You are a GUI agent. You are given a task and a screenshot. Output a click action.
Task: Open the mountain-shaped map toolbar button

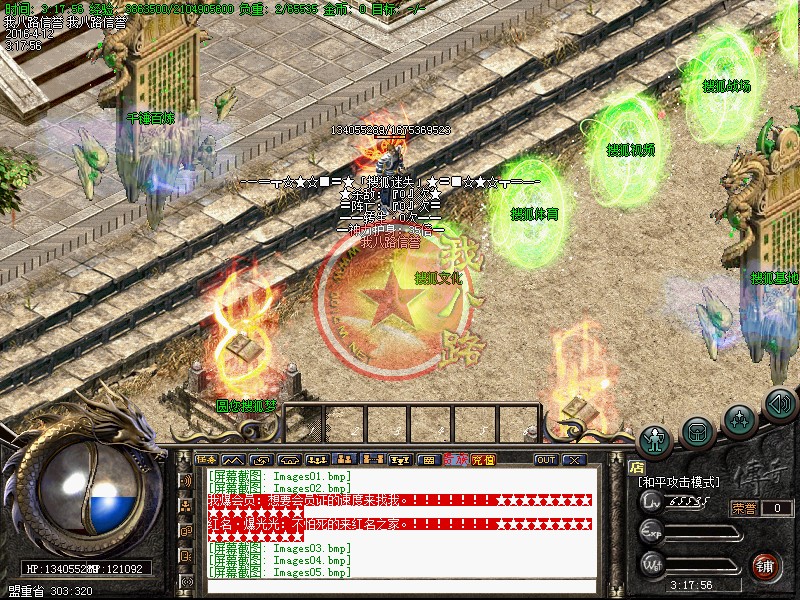point(234,460)
